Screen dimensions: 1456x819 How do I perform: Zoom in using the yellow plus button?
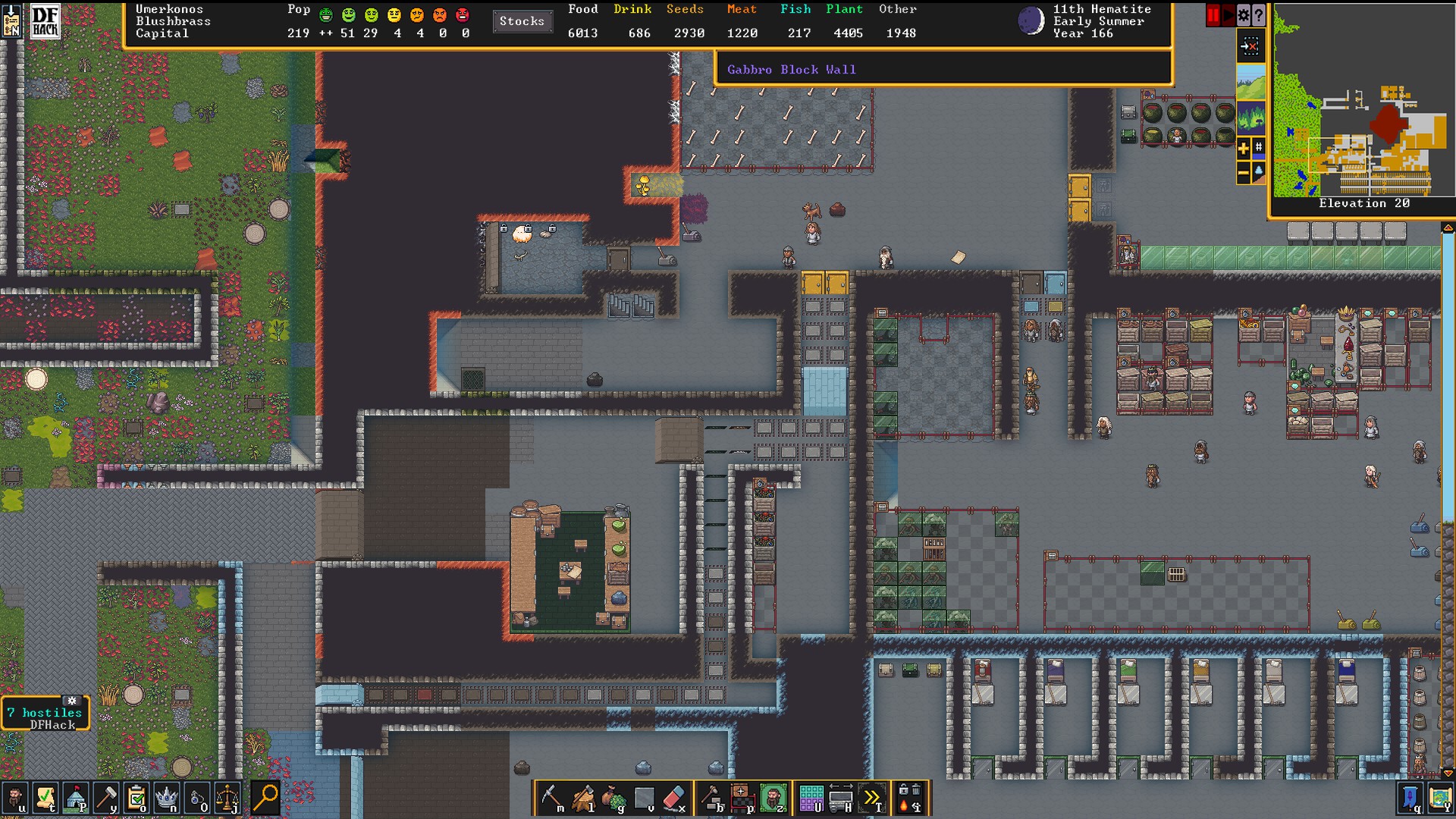click(1244, 149)
